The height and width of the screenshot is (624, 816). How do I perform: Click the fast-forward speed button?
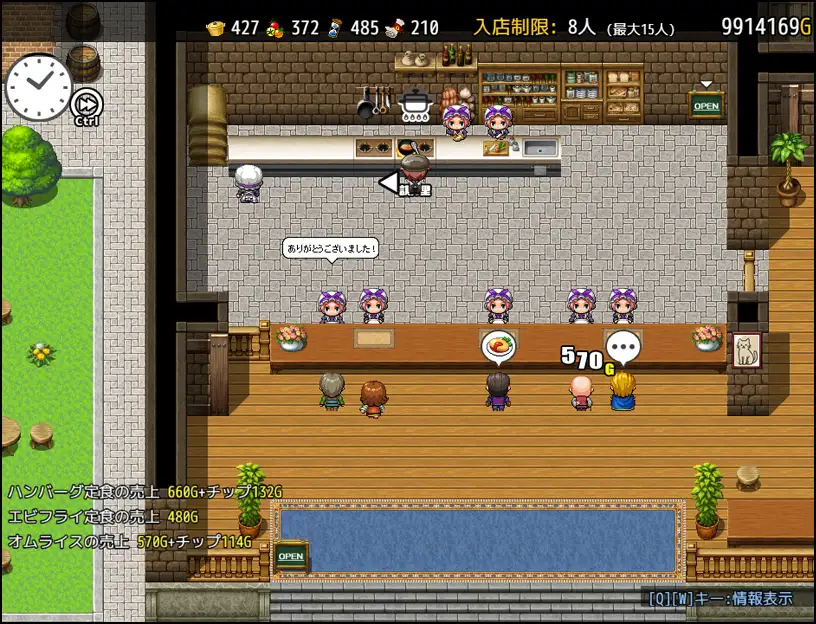click(x=87, y=103)
